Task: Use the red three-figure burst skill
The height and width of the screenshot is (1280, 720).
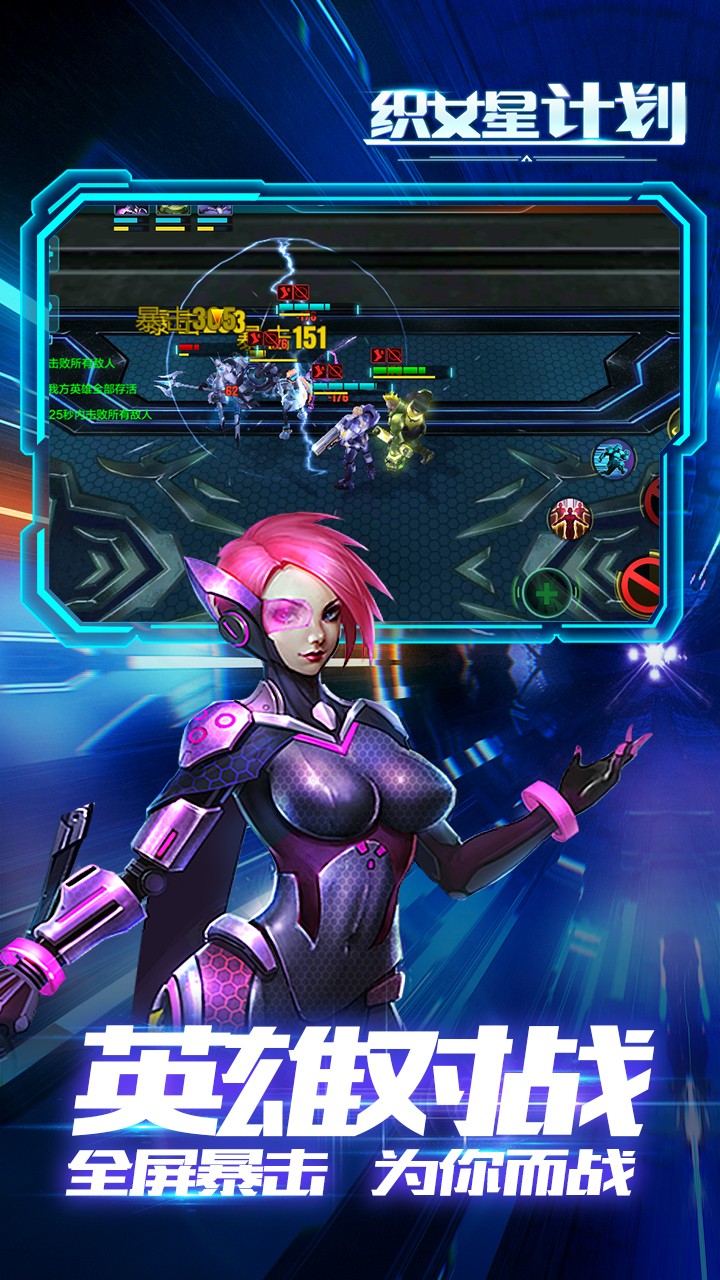Action: [569, 516]
